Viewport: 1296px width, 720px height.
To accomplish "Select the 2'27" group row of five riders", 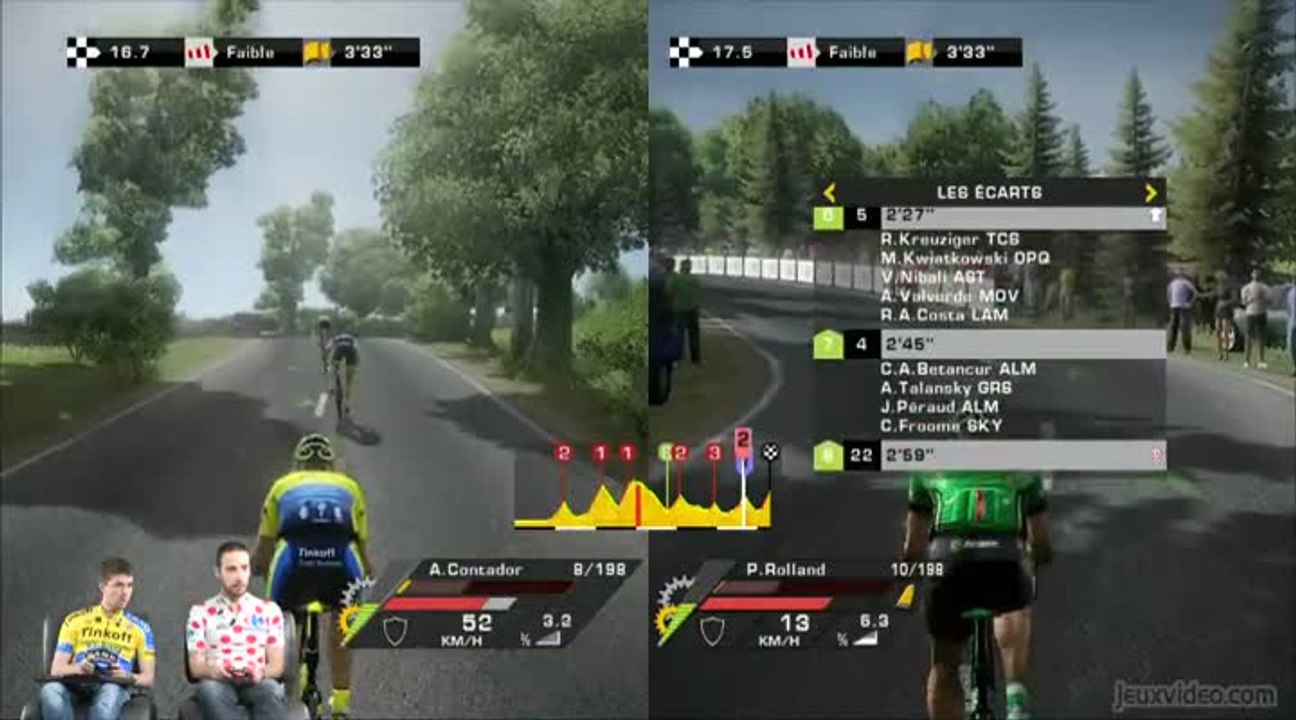I will 990,218.
